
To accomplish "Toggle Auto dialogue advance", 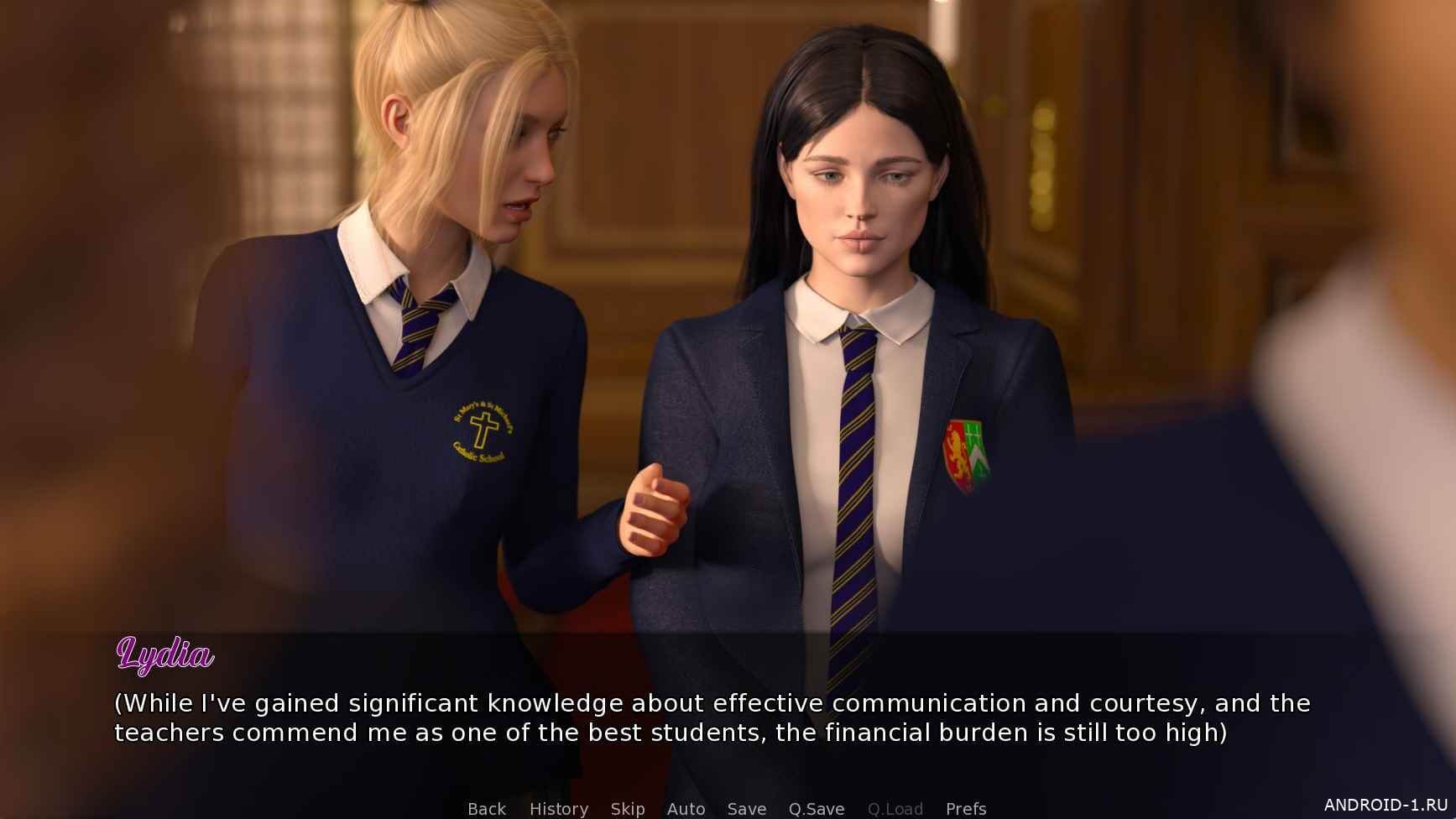I will click(x=686, y=809).
